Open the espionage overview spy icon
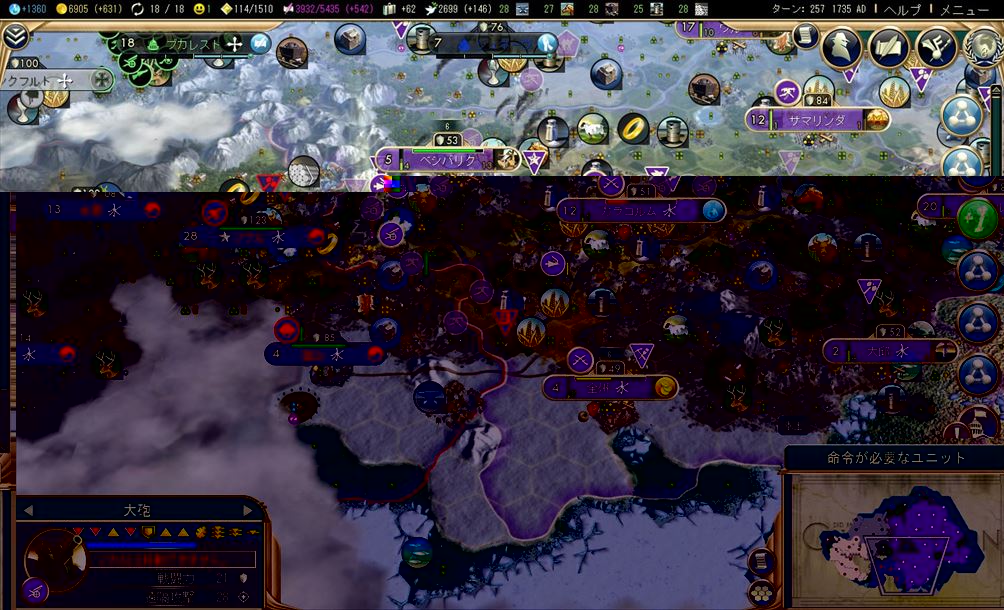The height and width of the screenshot is (610, 1004). tap(842, 48)
